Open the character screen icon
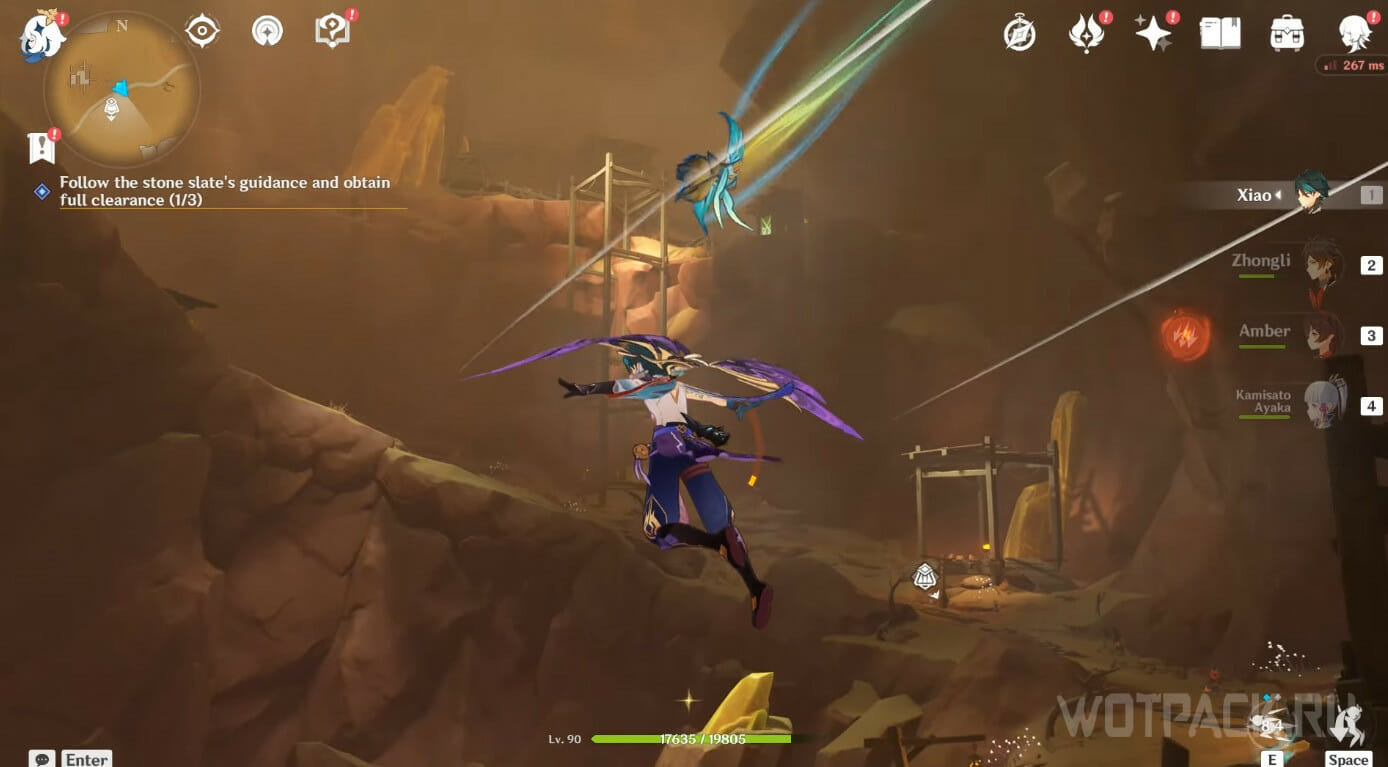This screenshot has width=1388, height=767. tap(1354, 33)
